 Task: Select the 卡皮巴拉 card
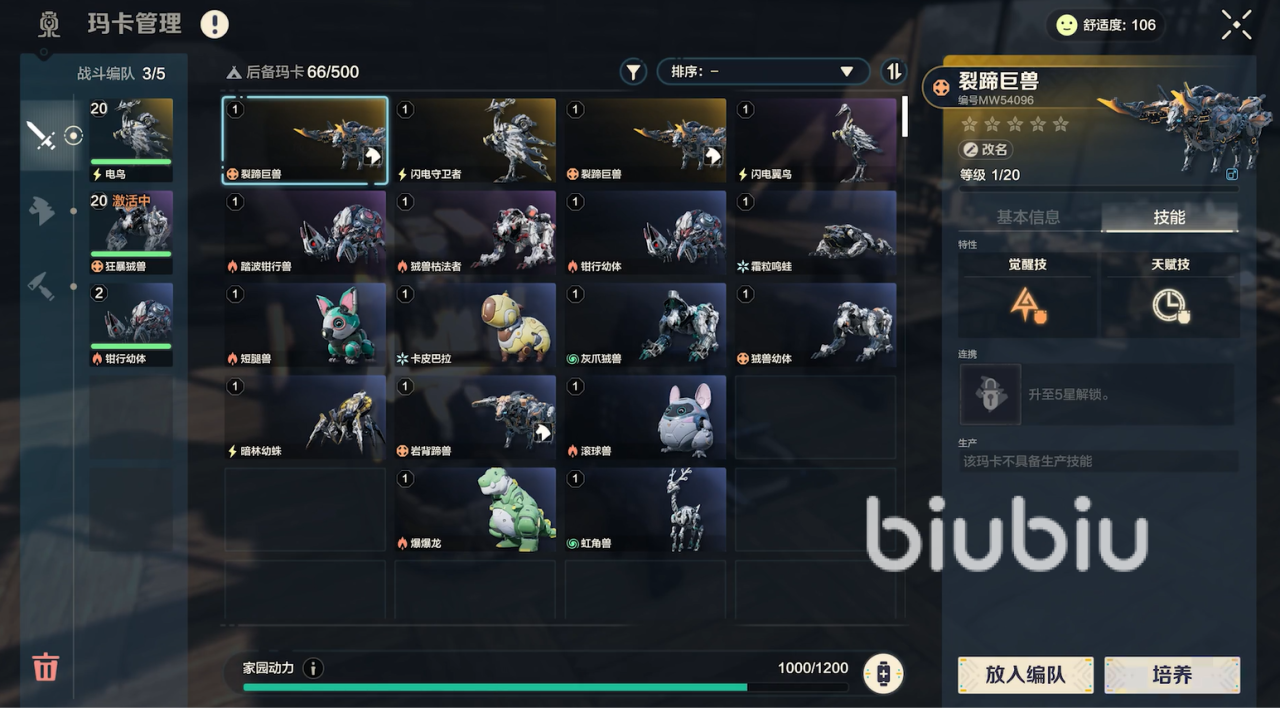click(x=475, y=325)
